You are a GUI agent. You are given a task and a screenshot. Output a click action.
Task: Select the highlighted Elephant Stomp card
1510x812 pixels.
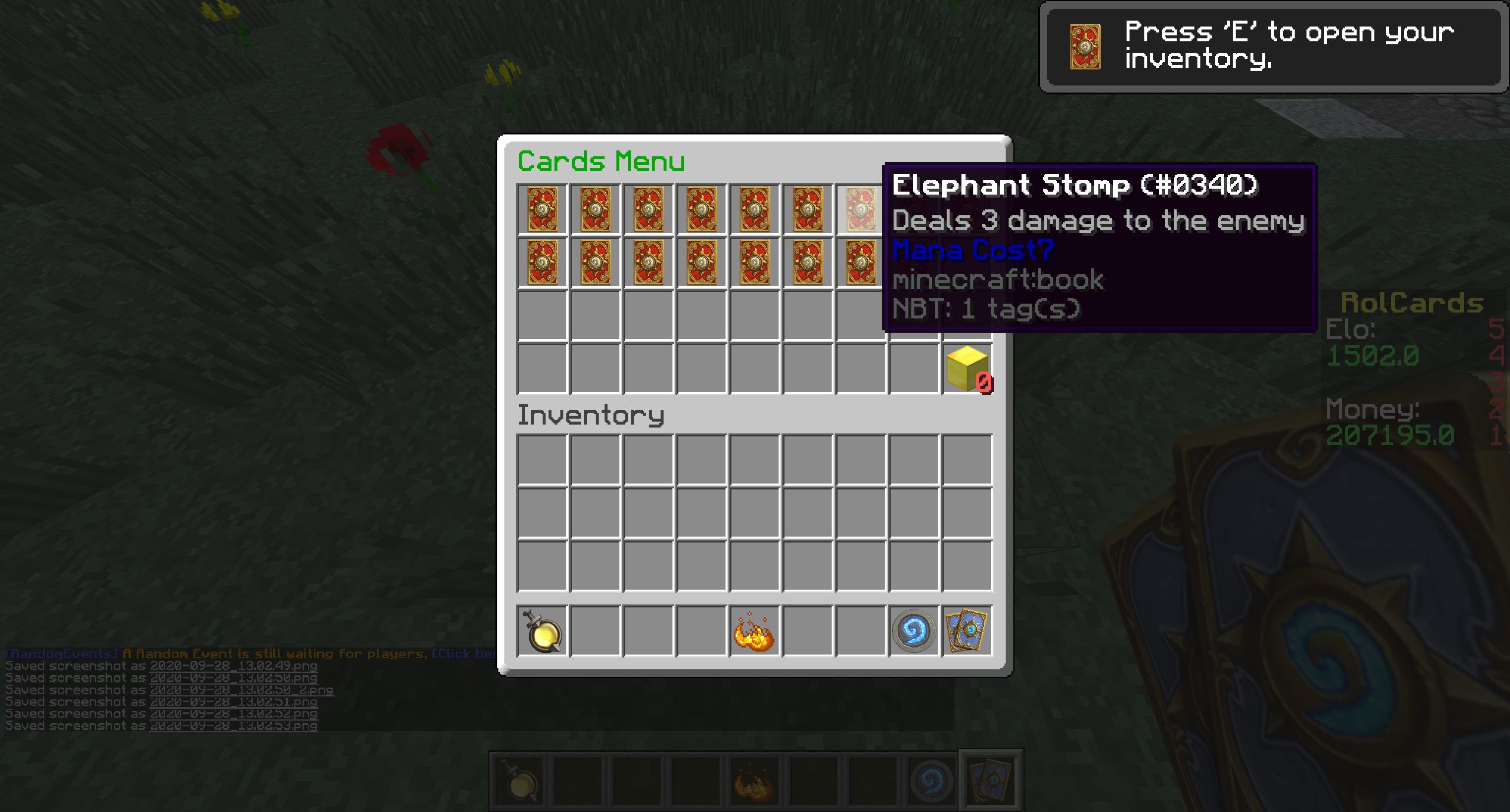tap(860, 209)
